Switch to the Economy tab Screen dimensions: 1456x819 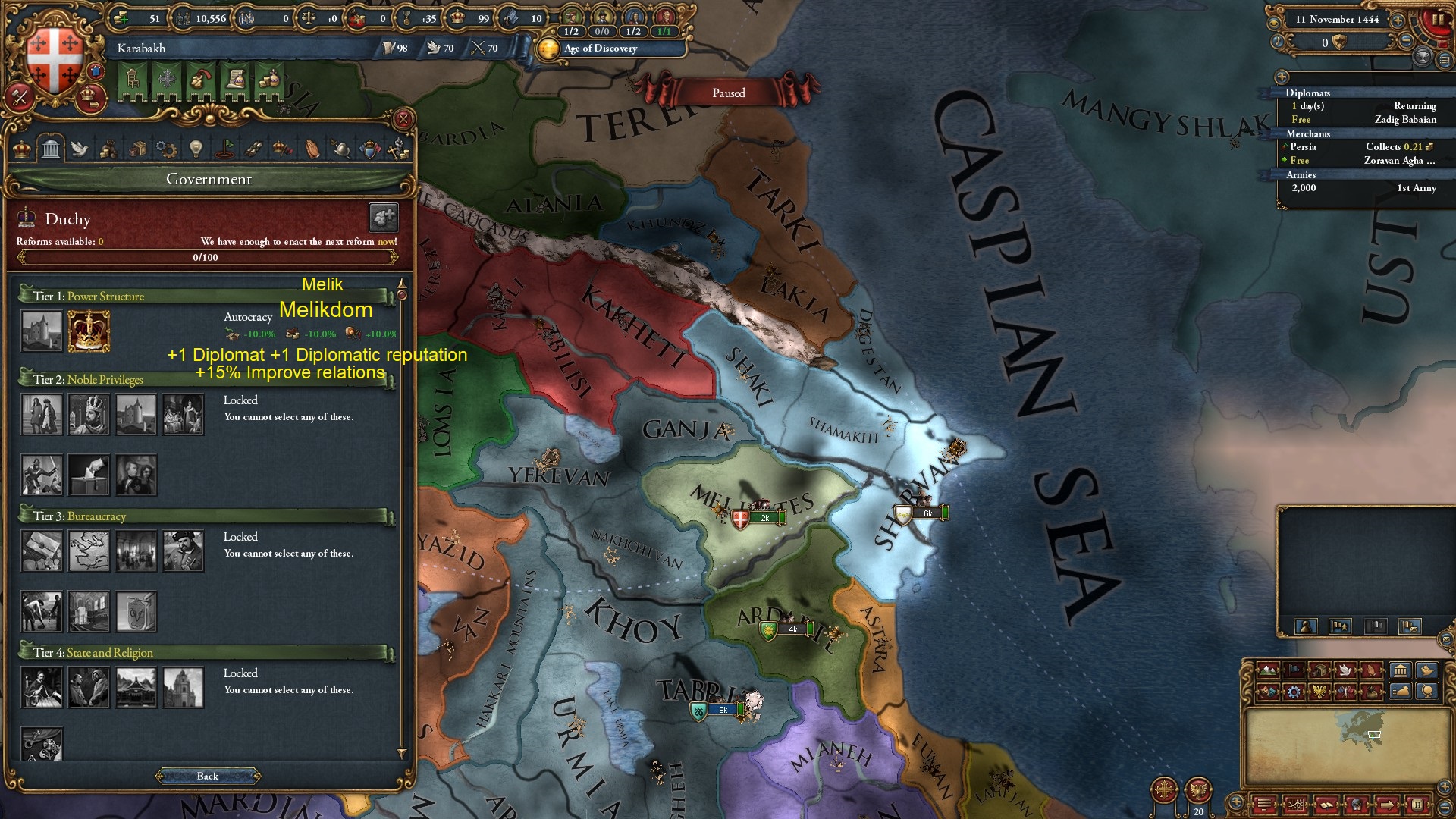pos(108,149)
